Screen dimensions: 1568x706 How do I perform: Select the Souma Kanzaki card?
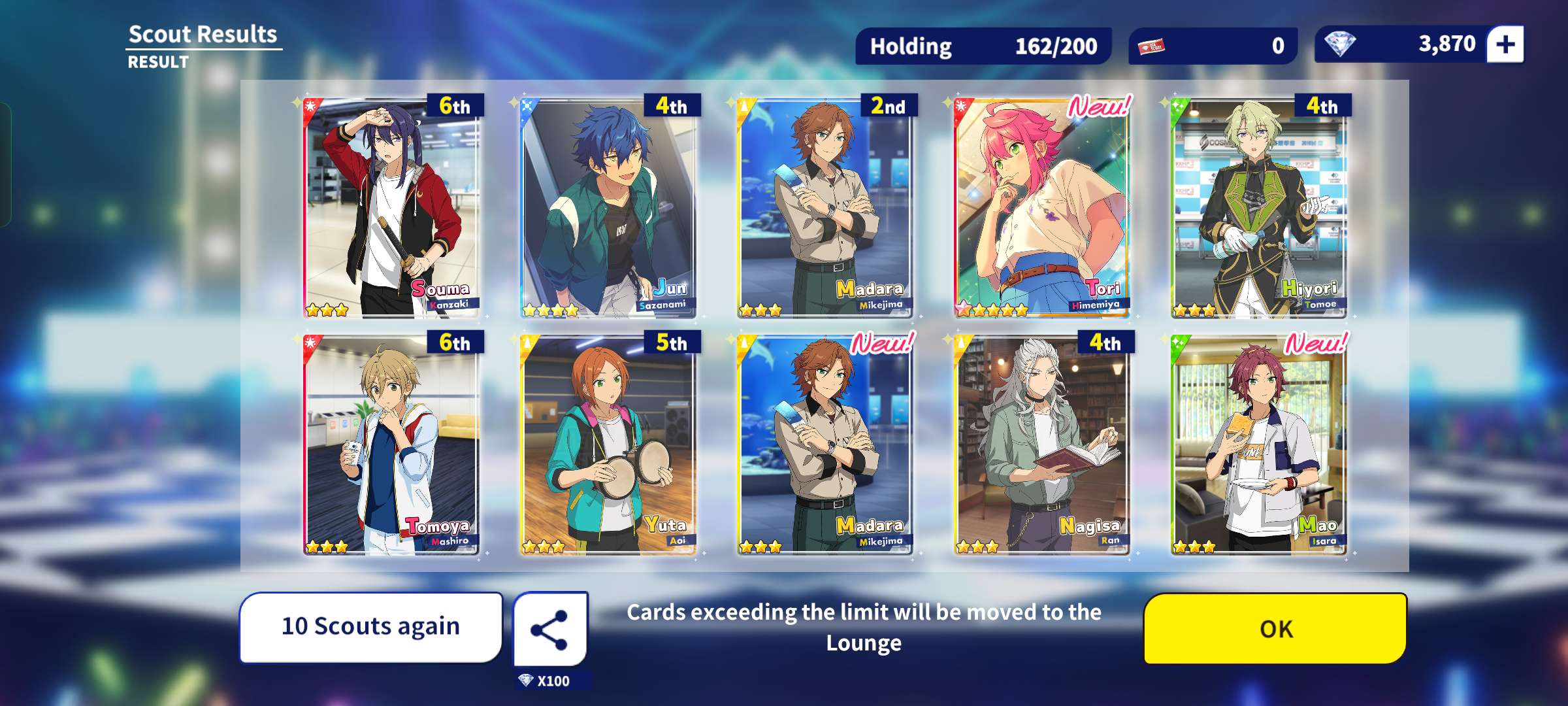(x=391, y=208)
